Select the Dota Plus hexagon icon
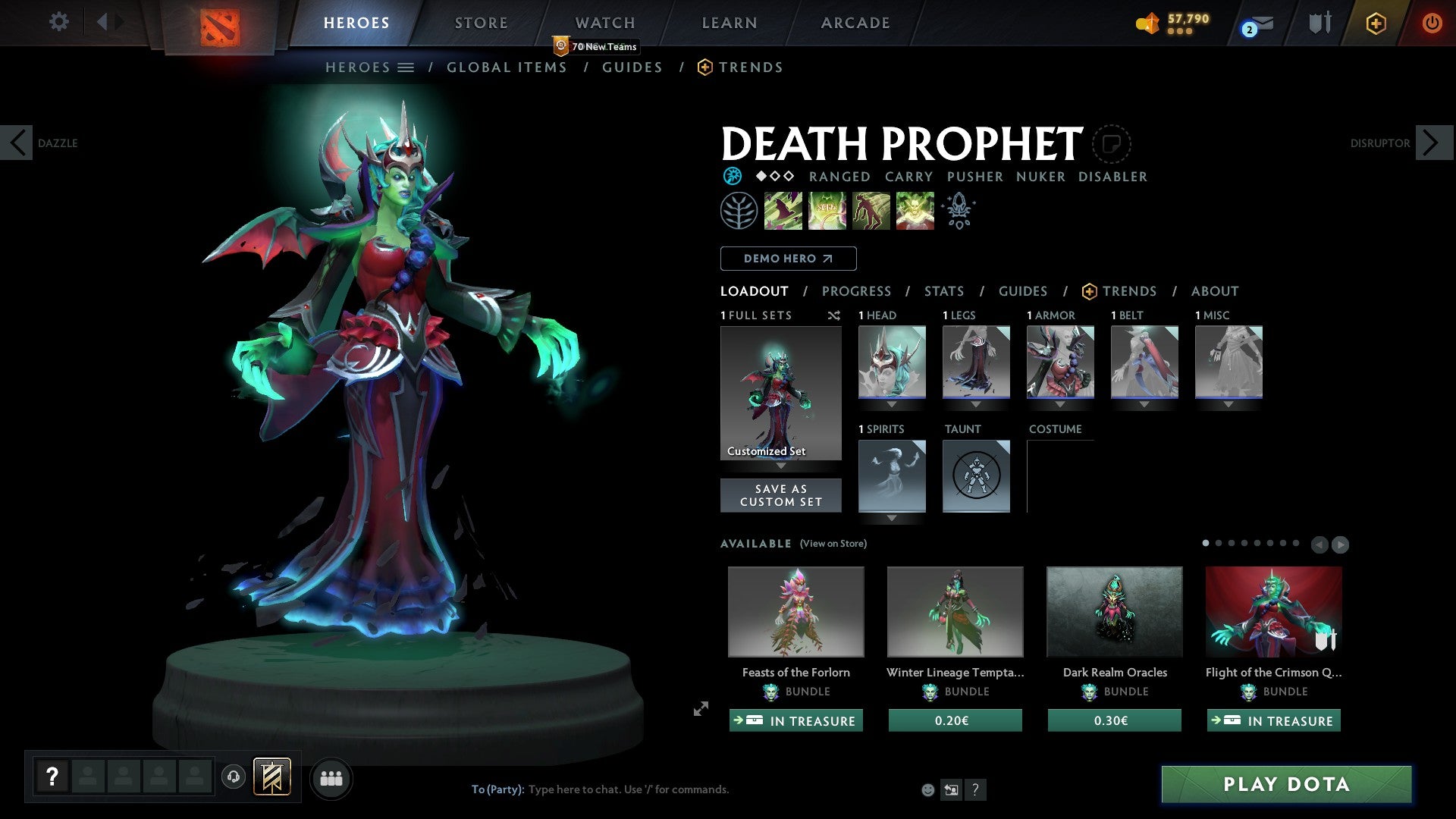The image size is (1456, 819). pos(1376,23)
